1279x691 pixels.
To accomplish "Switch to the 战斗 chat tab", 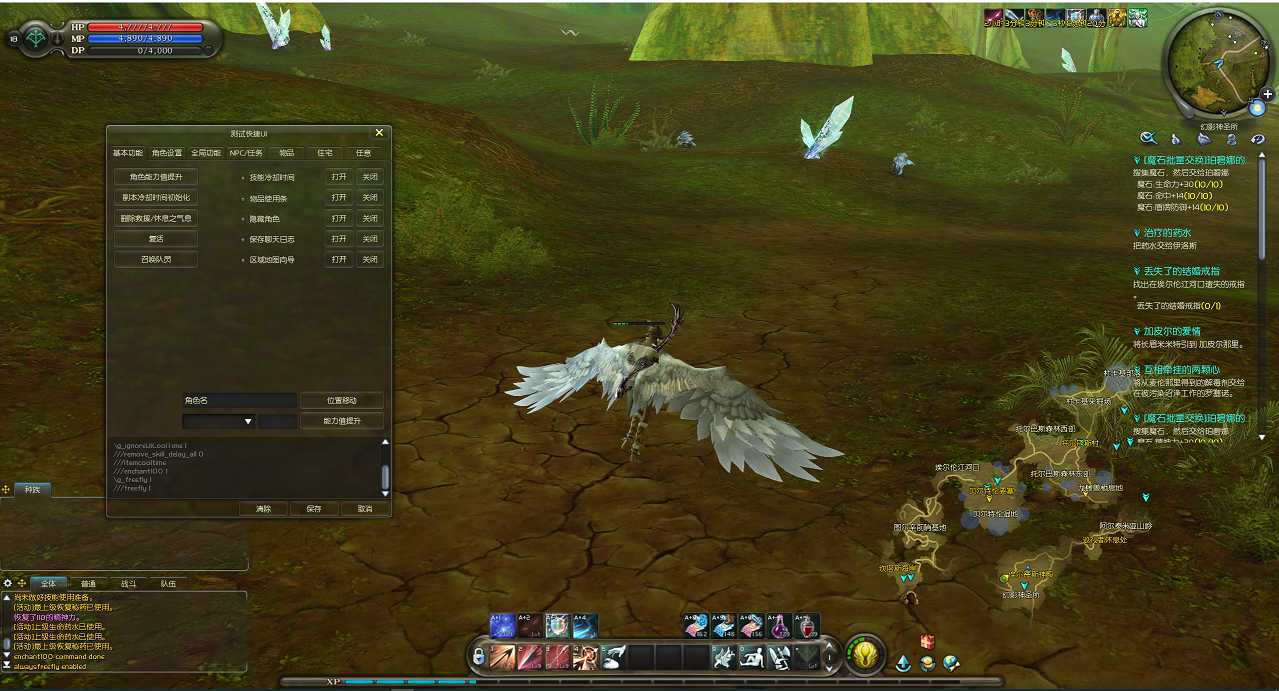I will click(128, 583).
